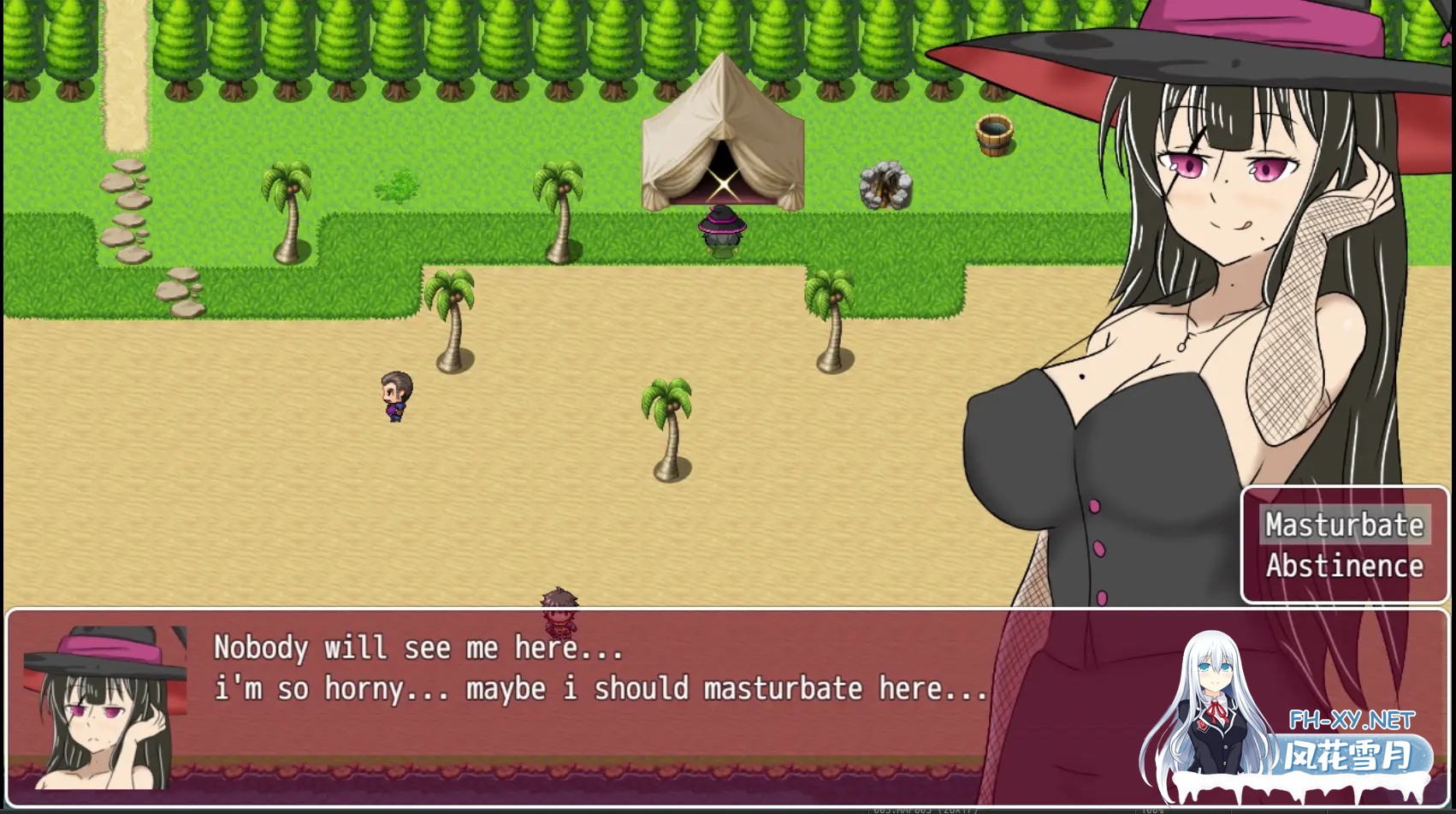
Task: Select the Masturbate dialogue option
Action: pos(1344,525)
